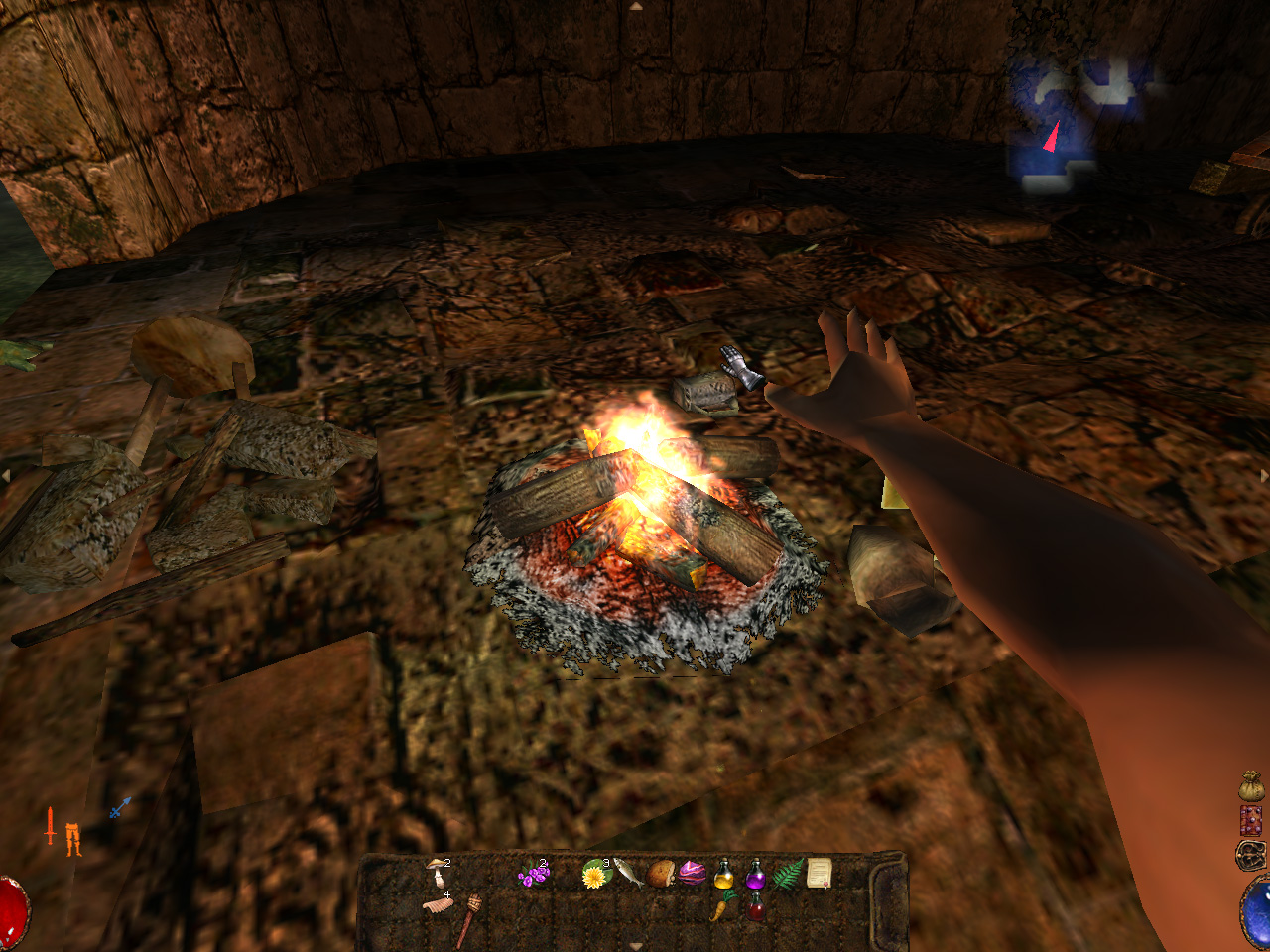The image size is (1270, 952).
Task: Select the green fern leaf
Action: [788, 875]
